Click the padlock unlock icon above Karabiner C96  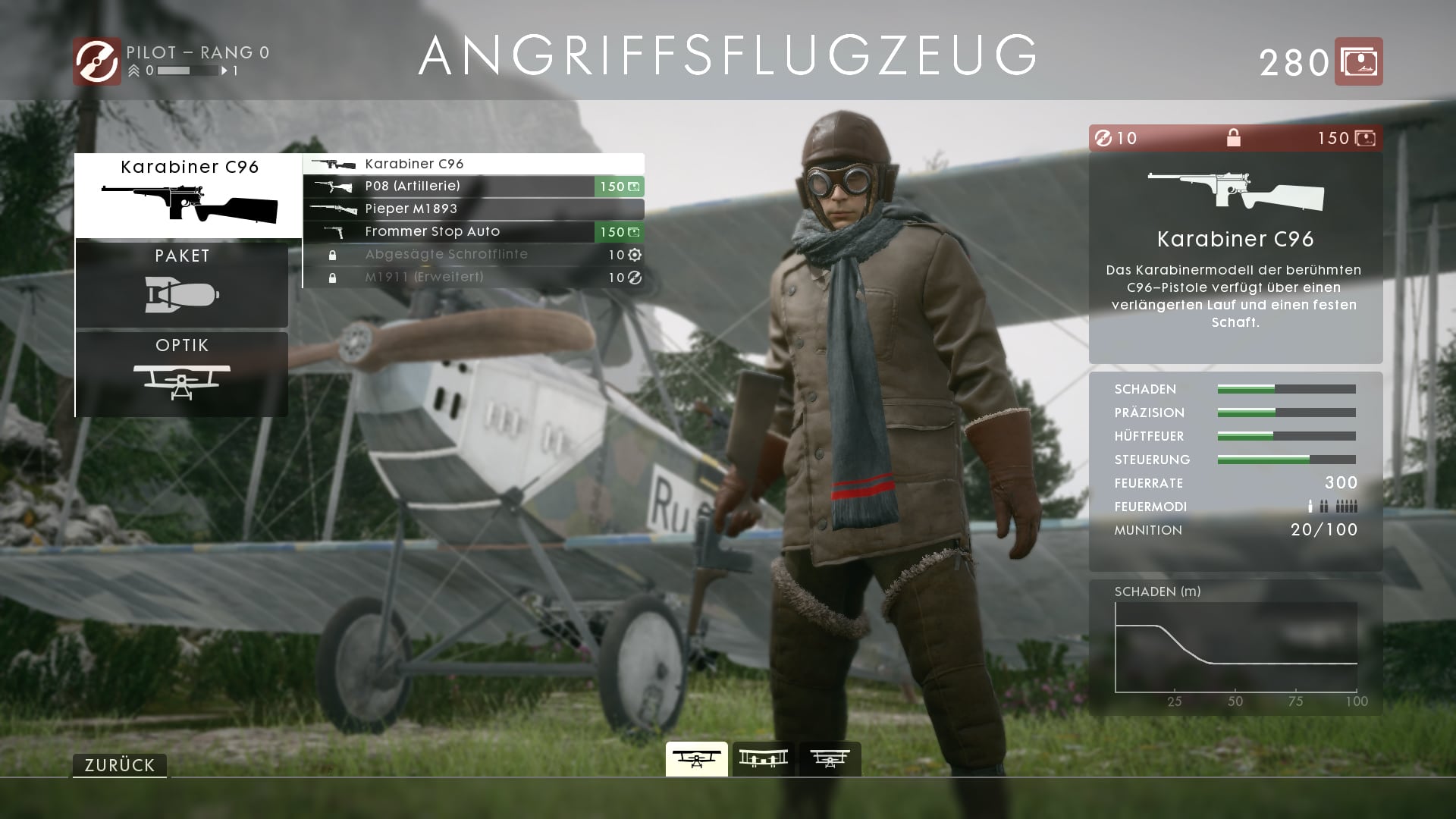point(1233,138)
